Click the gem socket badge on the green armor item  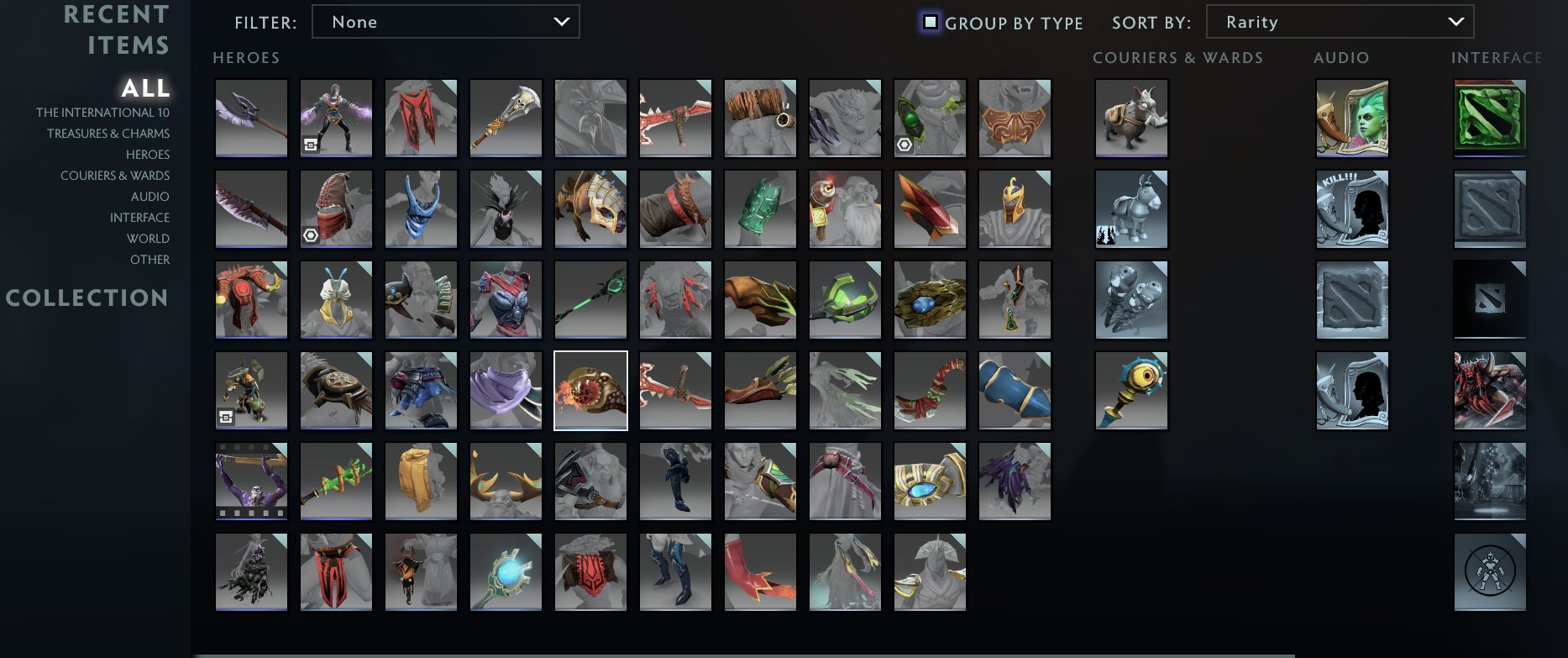click(x=904, y=145)
